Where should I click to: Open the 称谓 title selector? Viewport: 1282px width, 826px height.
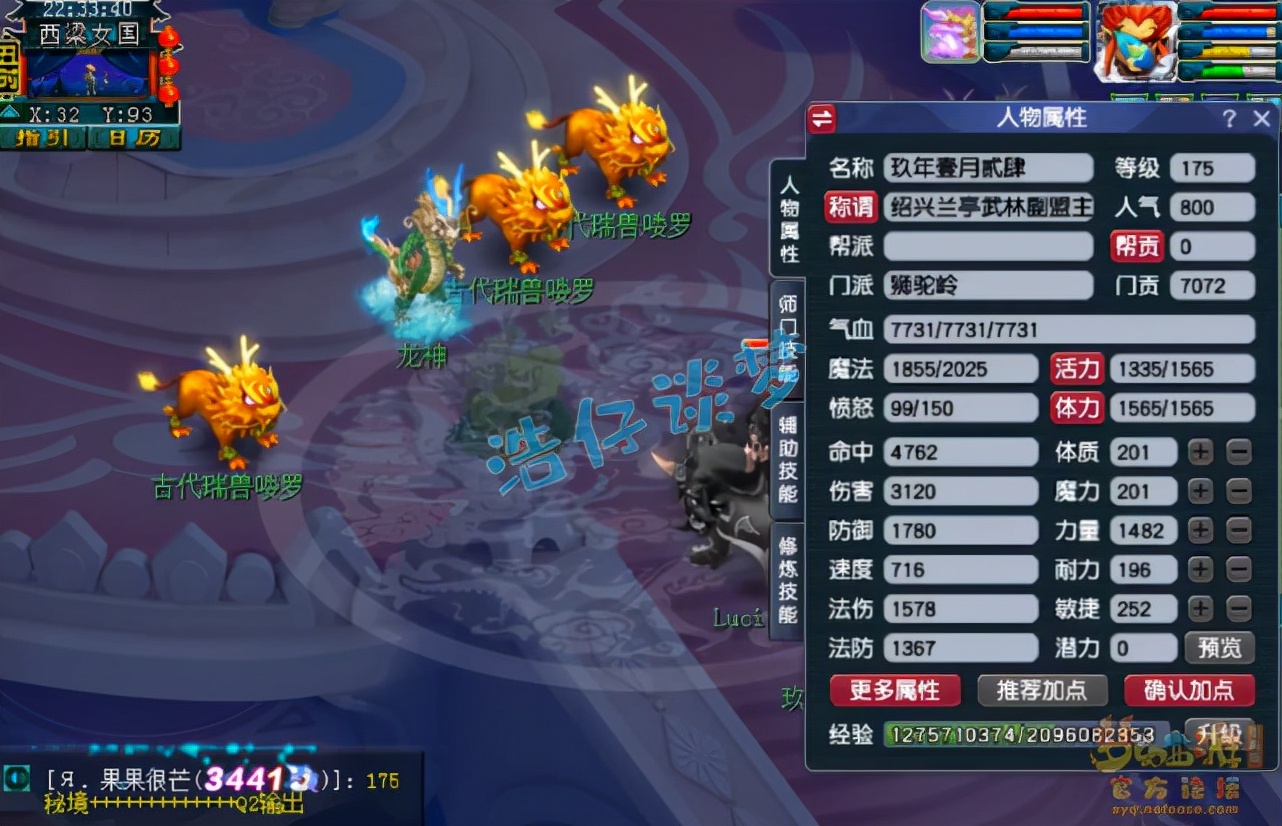pos(851,207)
